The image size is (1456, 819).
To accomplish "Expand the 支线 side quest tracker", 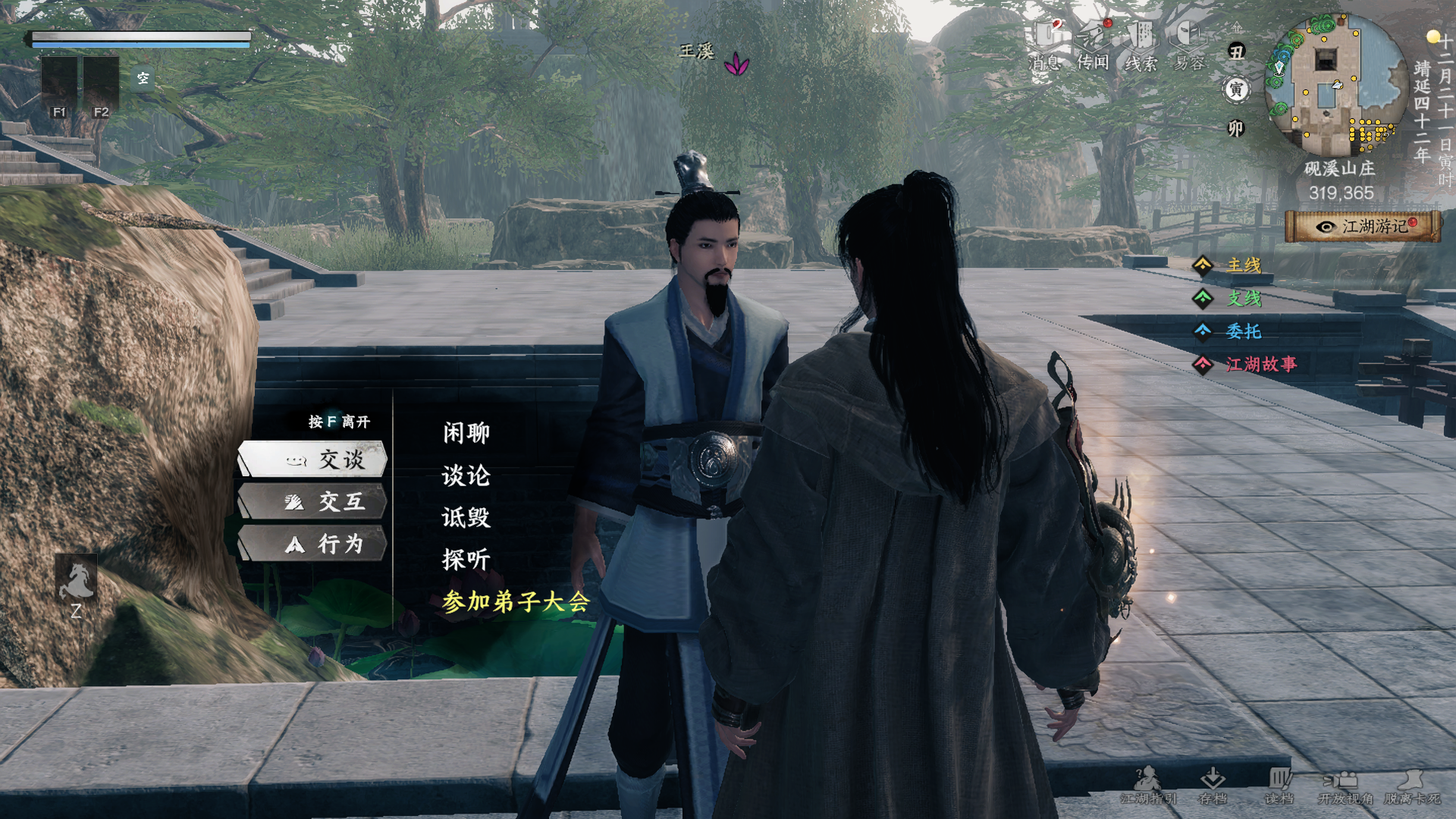I will click(1244, 299).
